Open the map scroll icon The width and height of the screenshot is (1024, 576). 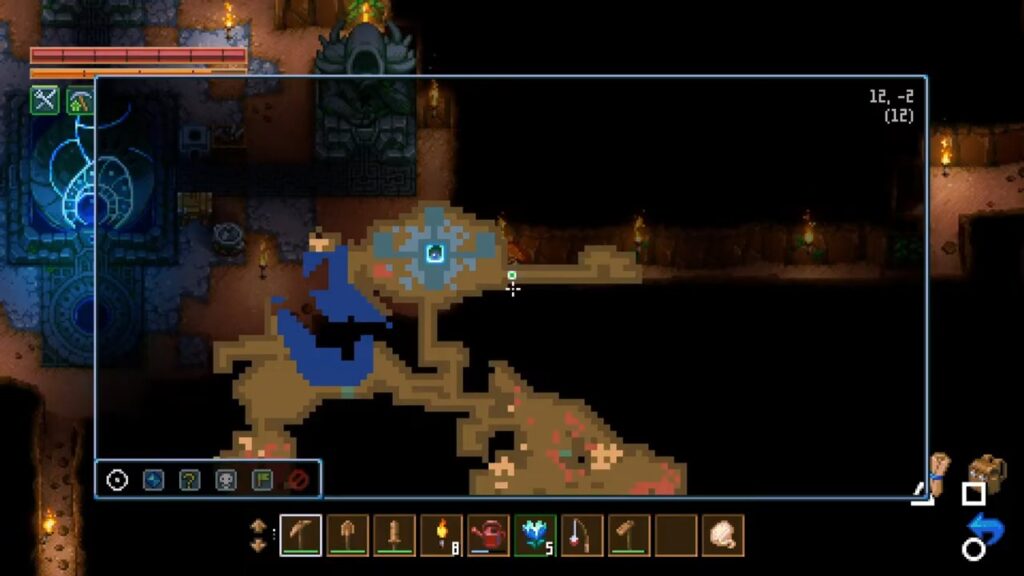938,470
